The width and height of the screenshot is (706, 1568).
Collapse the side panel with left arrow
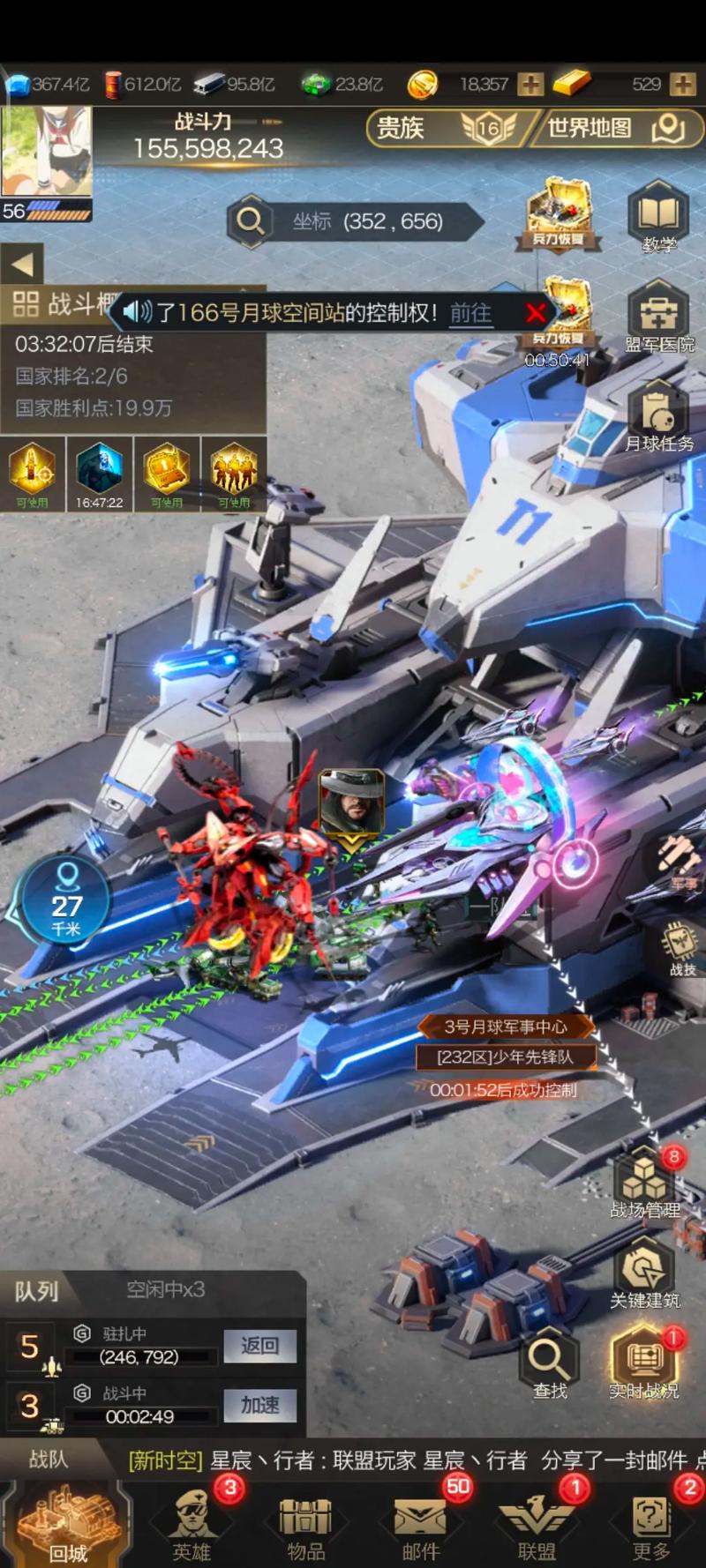[x=22, y=264]
